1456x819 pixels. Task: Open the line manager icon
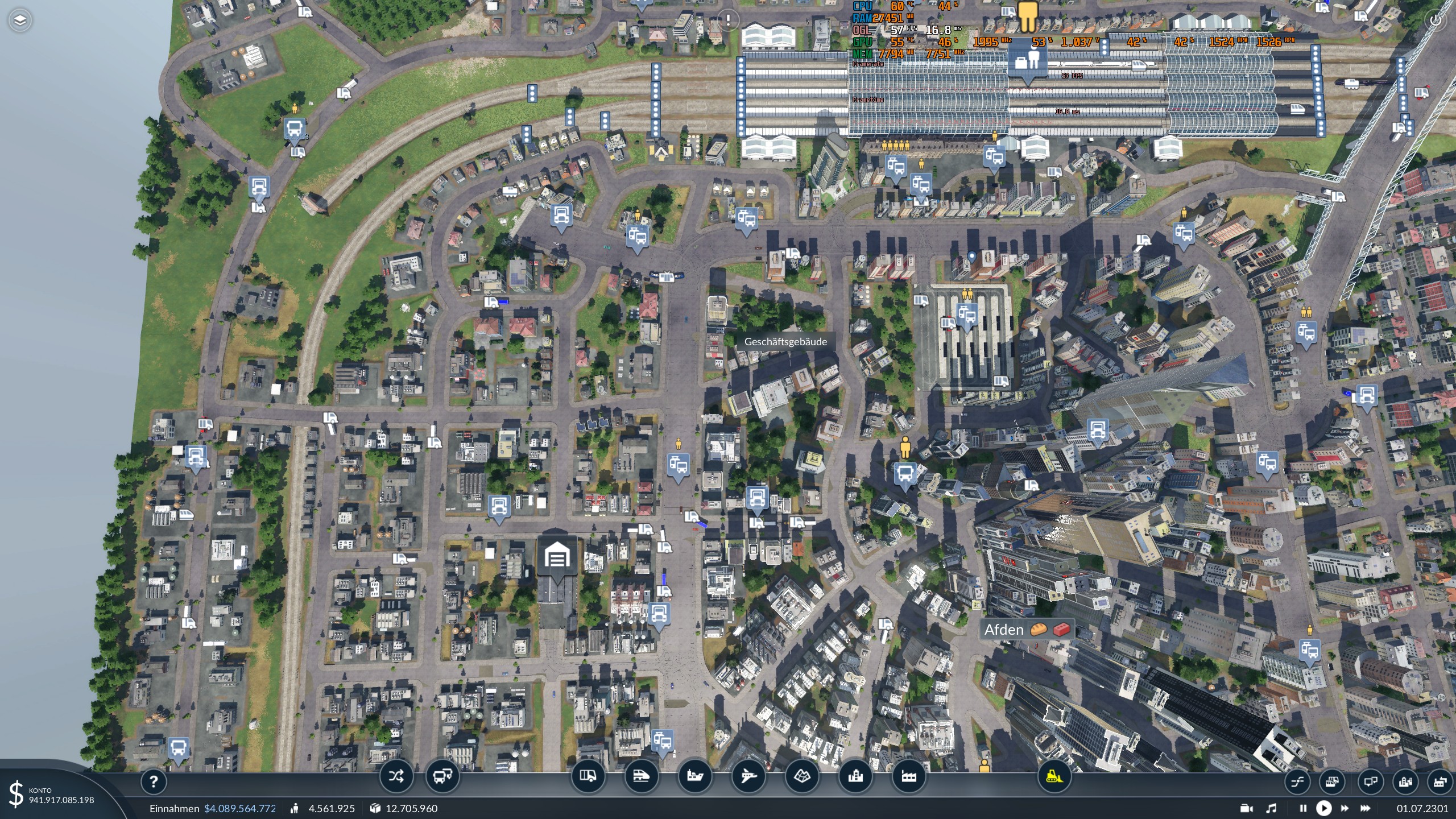[x=1297, y=783]
